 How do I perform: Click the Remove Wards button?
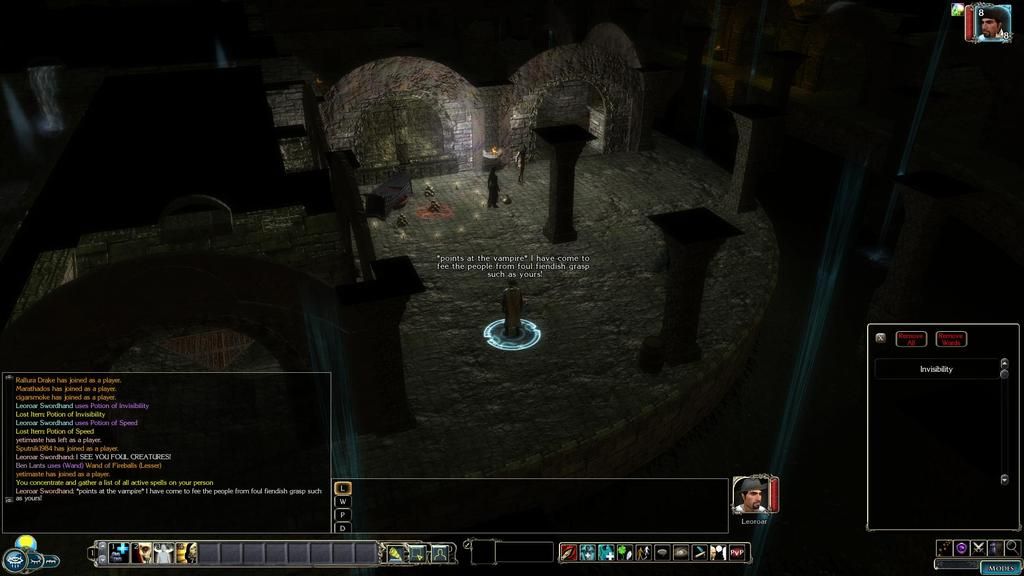pyautogui.click(x=951, y=339)
